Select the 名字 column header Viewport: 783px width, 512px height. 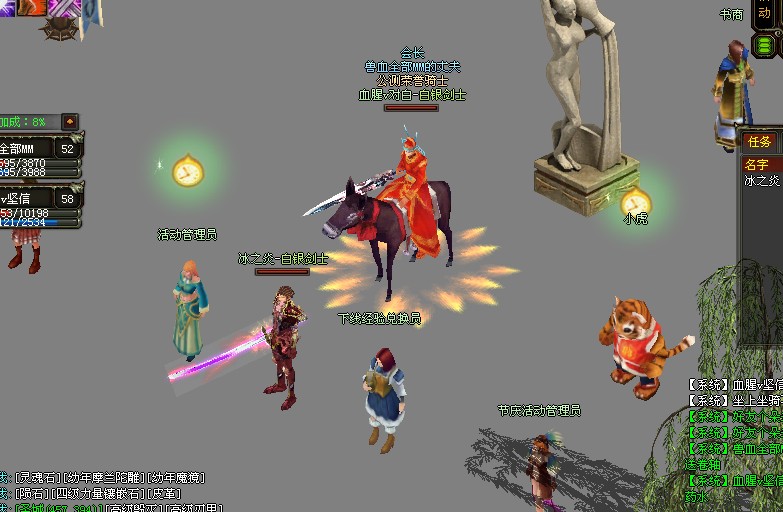coord(757,164)
